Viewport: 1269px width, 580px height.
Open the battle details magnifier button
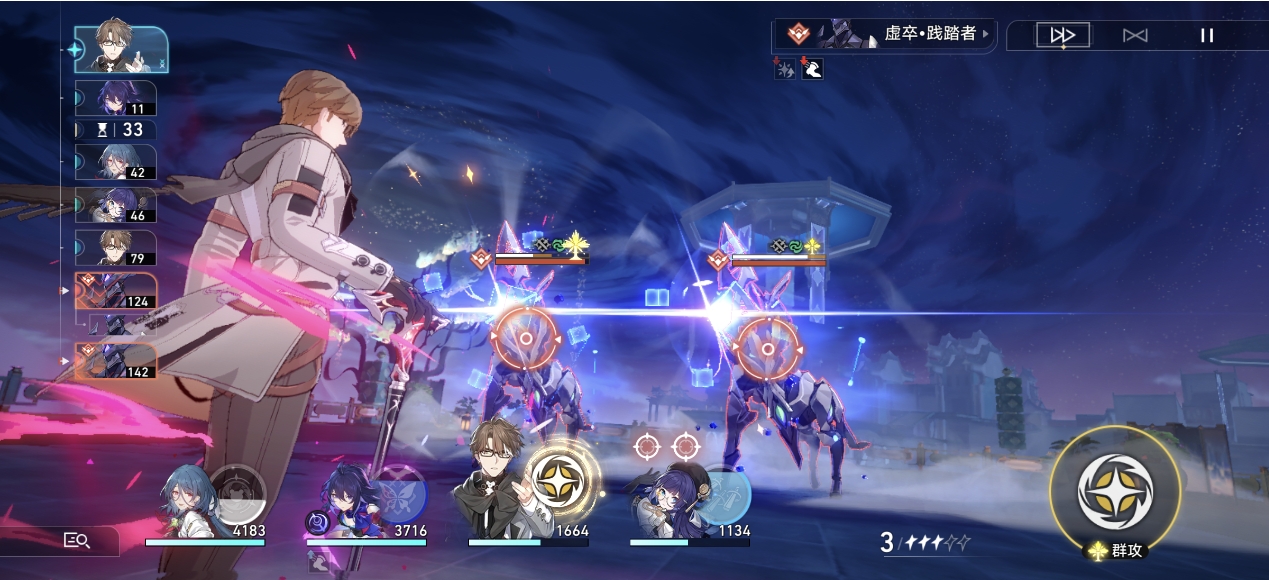point(78,540)
